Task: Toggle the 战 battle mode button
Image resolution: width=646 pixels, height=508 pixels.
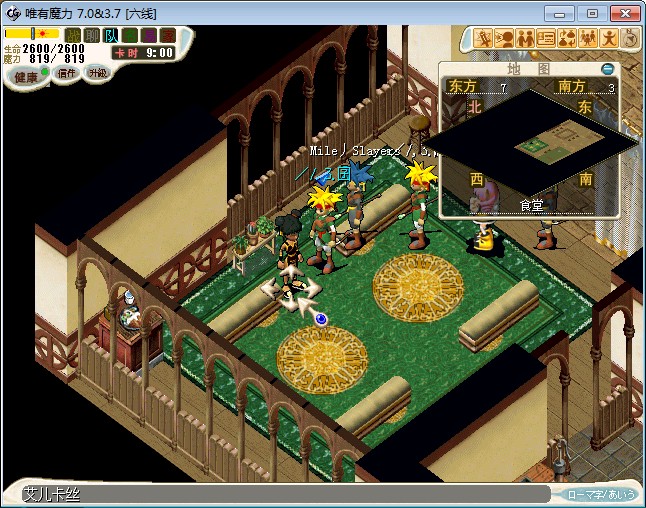Action: pos(73,35)
